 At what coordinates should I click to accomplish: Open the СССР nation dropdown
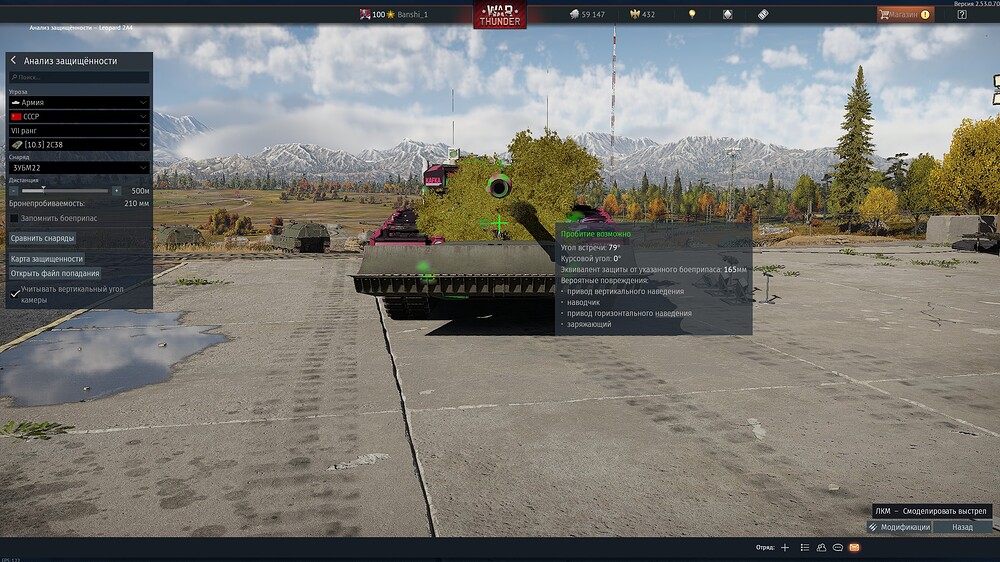[79, 116]
